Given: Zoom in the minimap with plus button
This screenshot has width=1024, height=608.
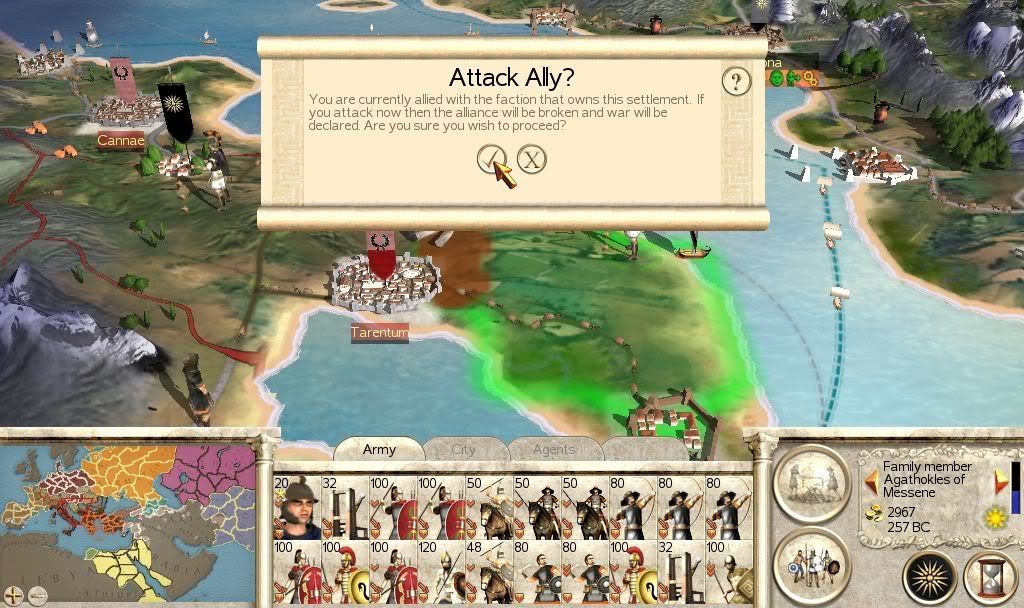Looking at the screenshot, I should pos(13,597).
